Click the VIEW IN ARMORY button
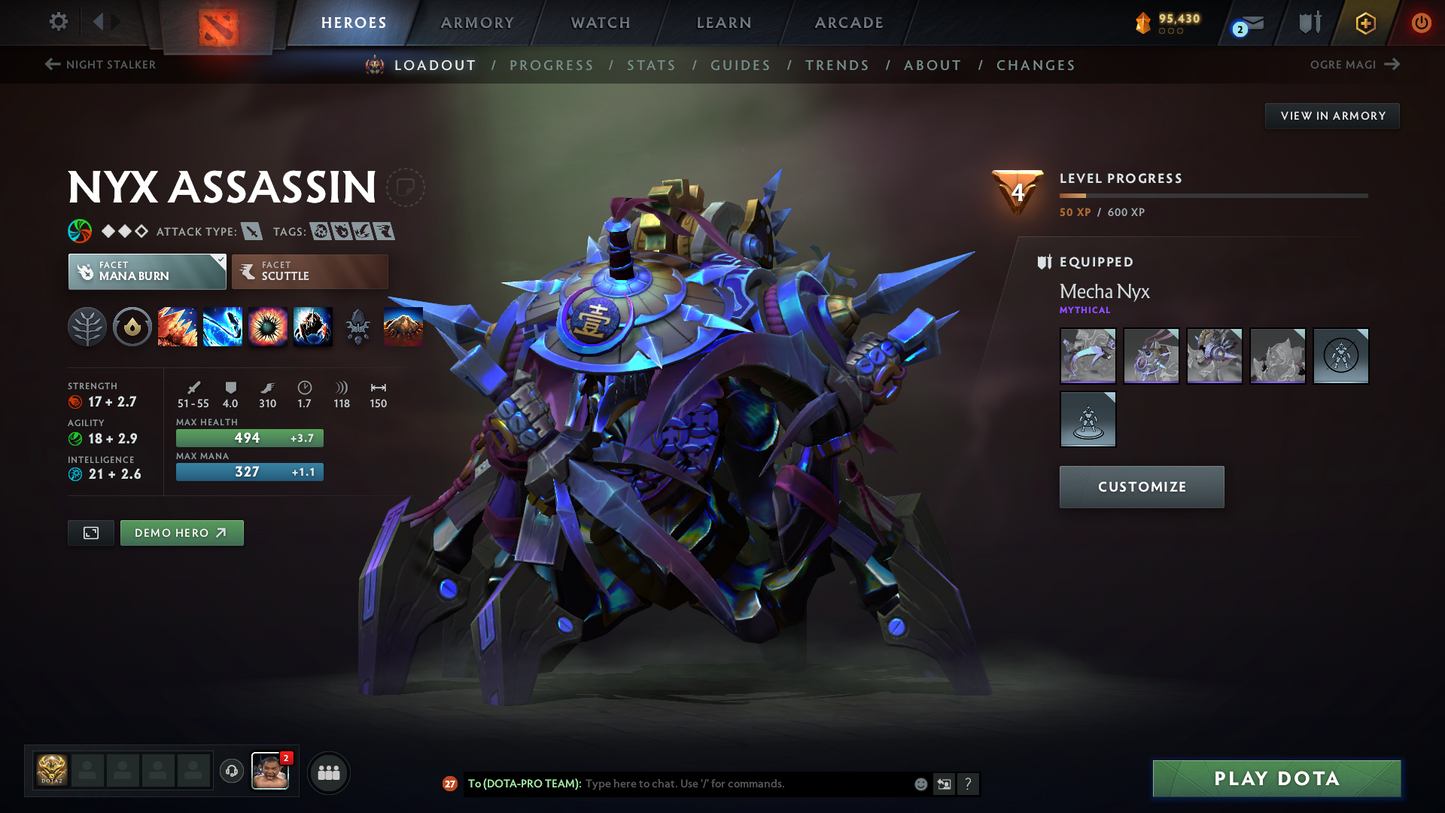 click(1332, 115)
